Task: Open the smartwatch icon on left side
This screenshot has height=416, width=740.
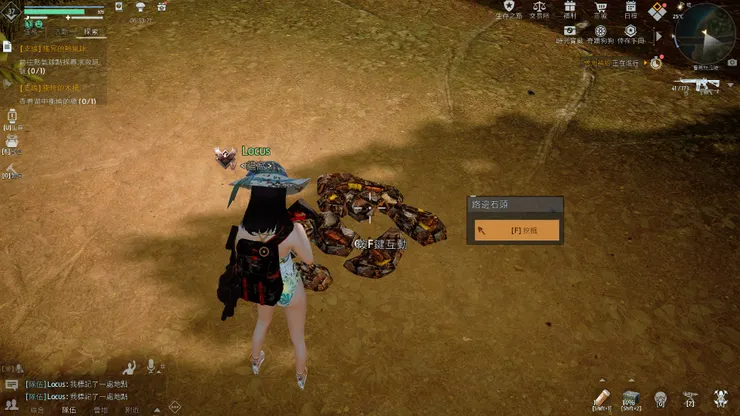Action: tap(11, 117)
